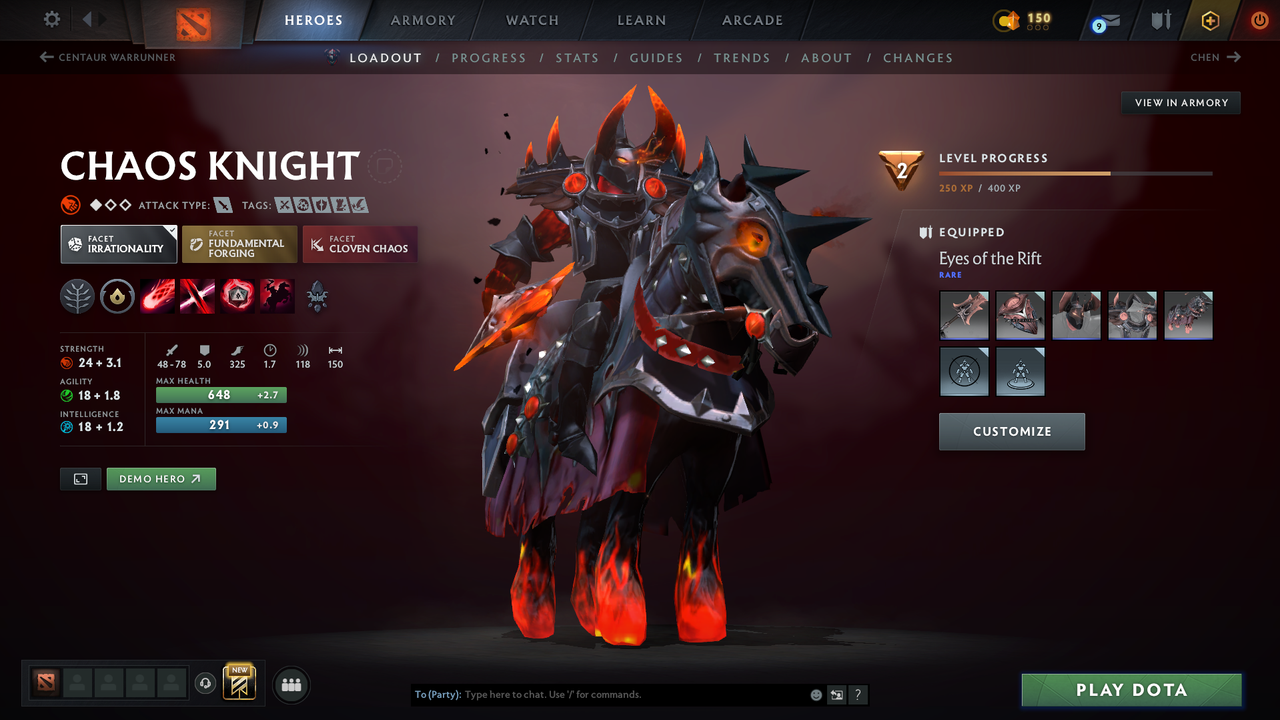Viewport: 1280px width, 720px height.
Task: Enable the Fundamental Forging facet
Action: point(239,243)
